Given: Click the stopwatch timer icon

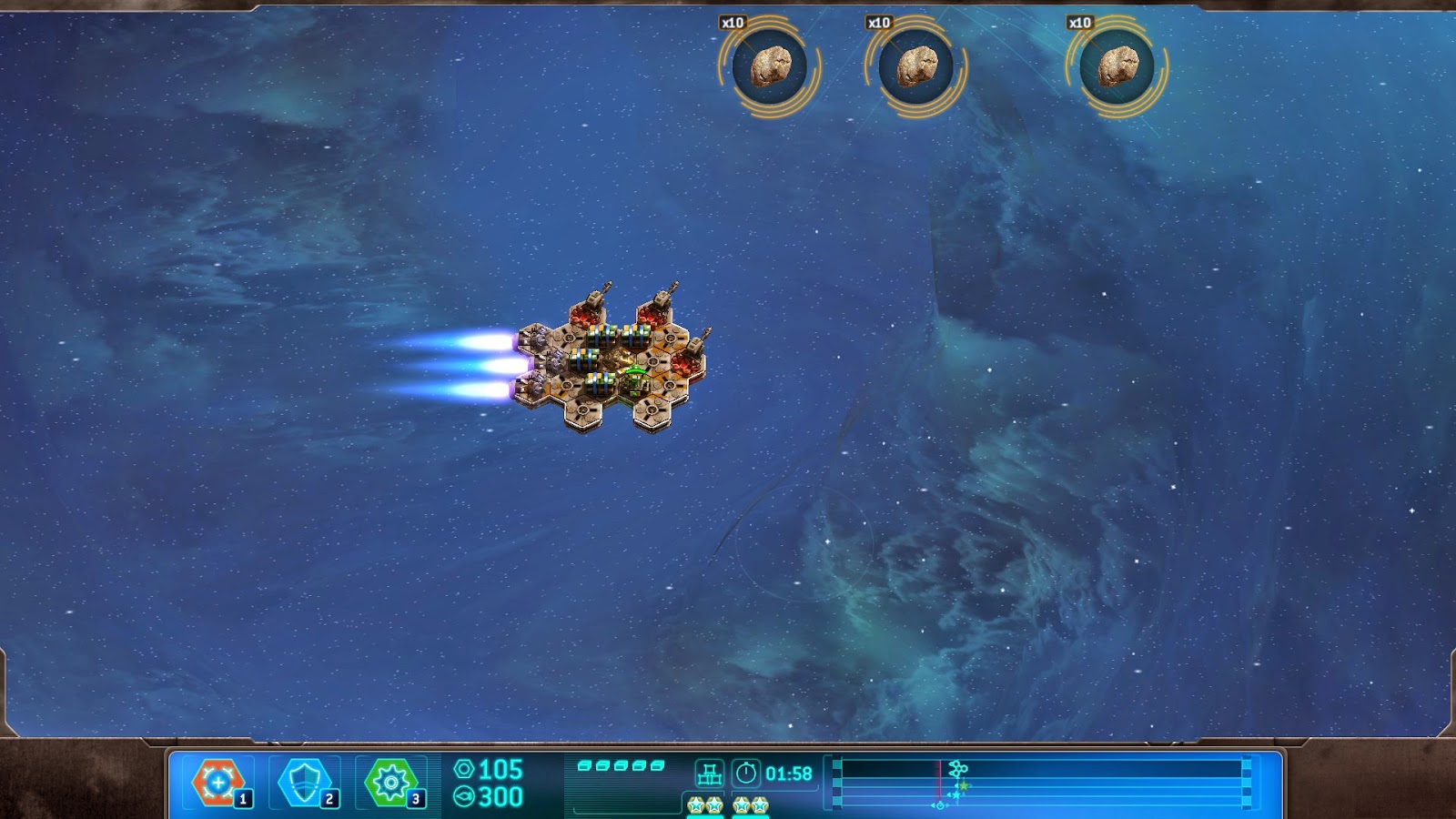Looking at the screenshot, I should [x=747, y=772].
